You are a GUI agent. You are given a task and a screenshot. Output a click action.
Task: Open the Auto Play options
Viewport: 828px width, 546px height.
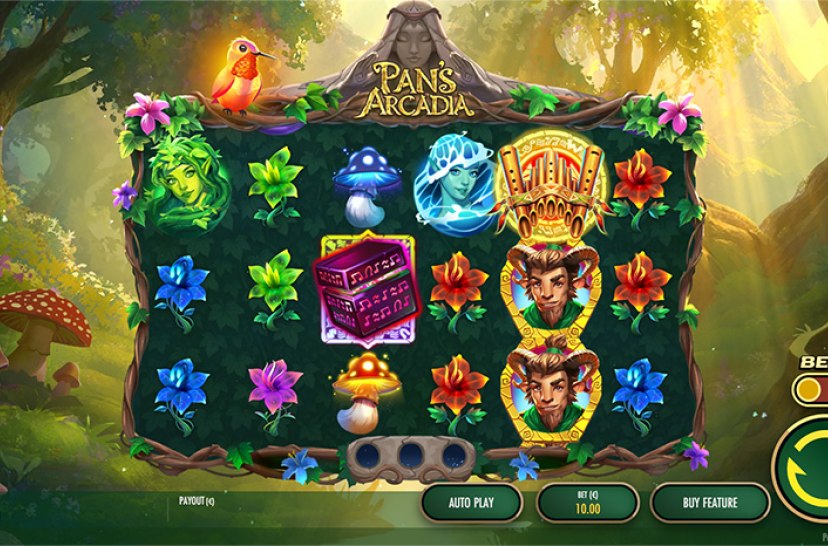point(471,503)
